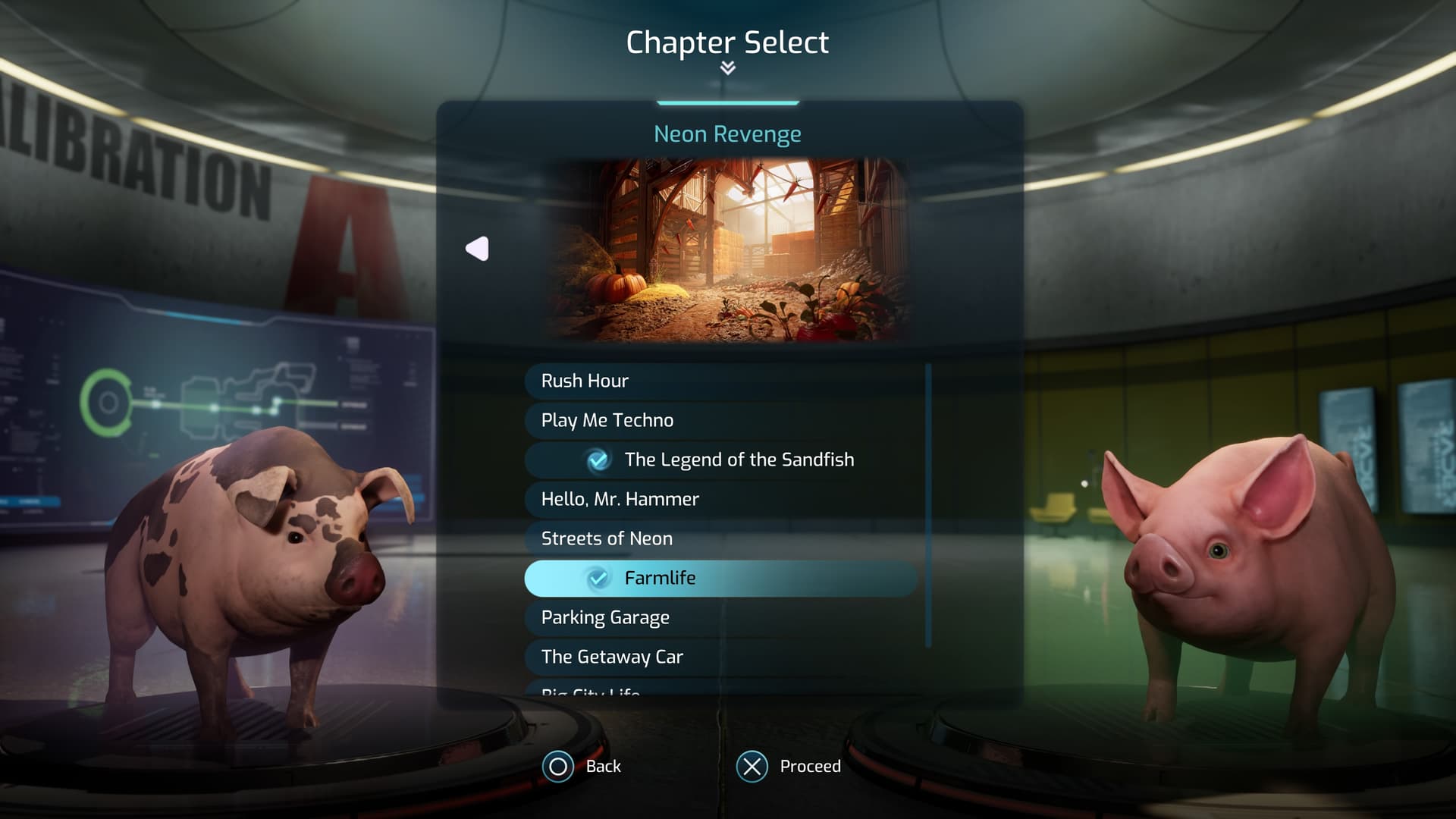Click the left arrow to previous level
1456x819 pixels.
click(x=478, y=249)
